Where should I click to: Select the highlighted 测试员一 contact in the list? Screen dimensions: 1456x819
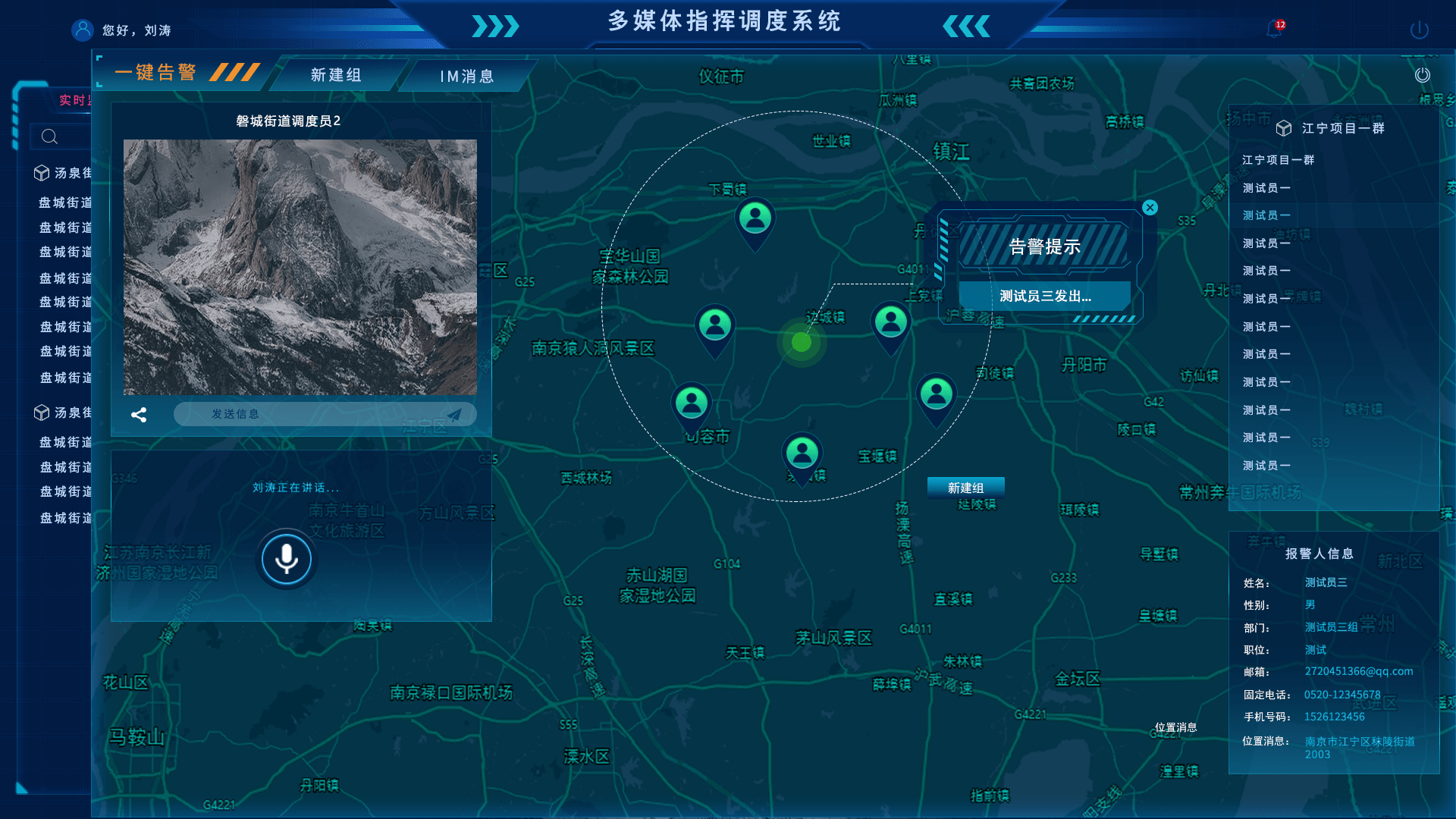(x=1265, y=215)
